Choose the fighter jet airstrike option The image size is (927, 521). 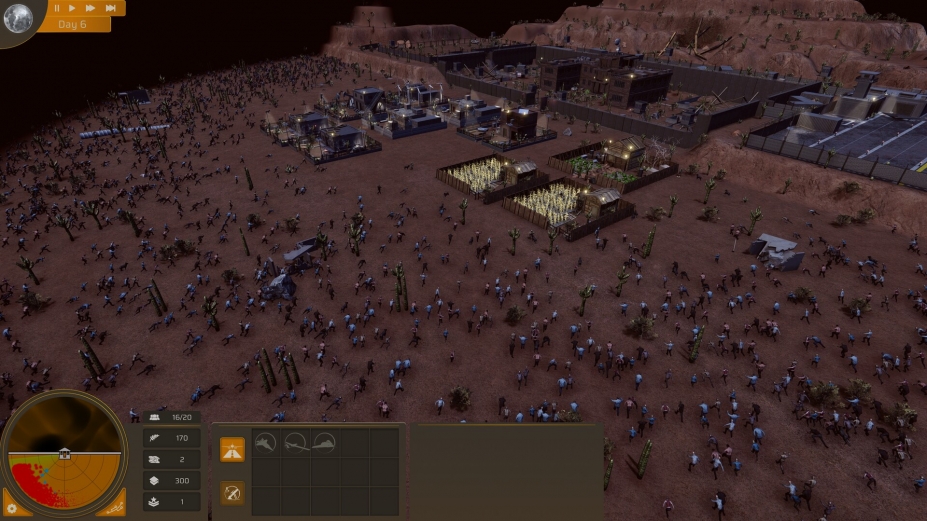[x=265, y=442]
